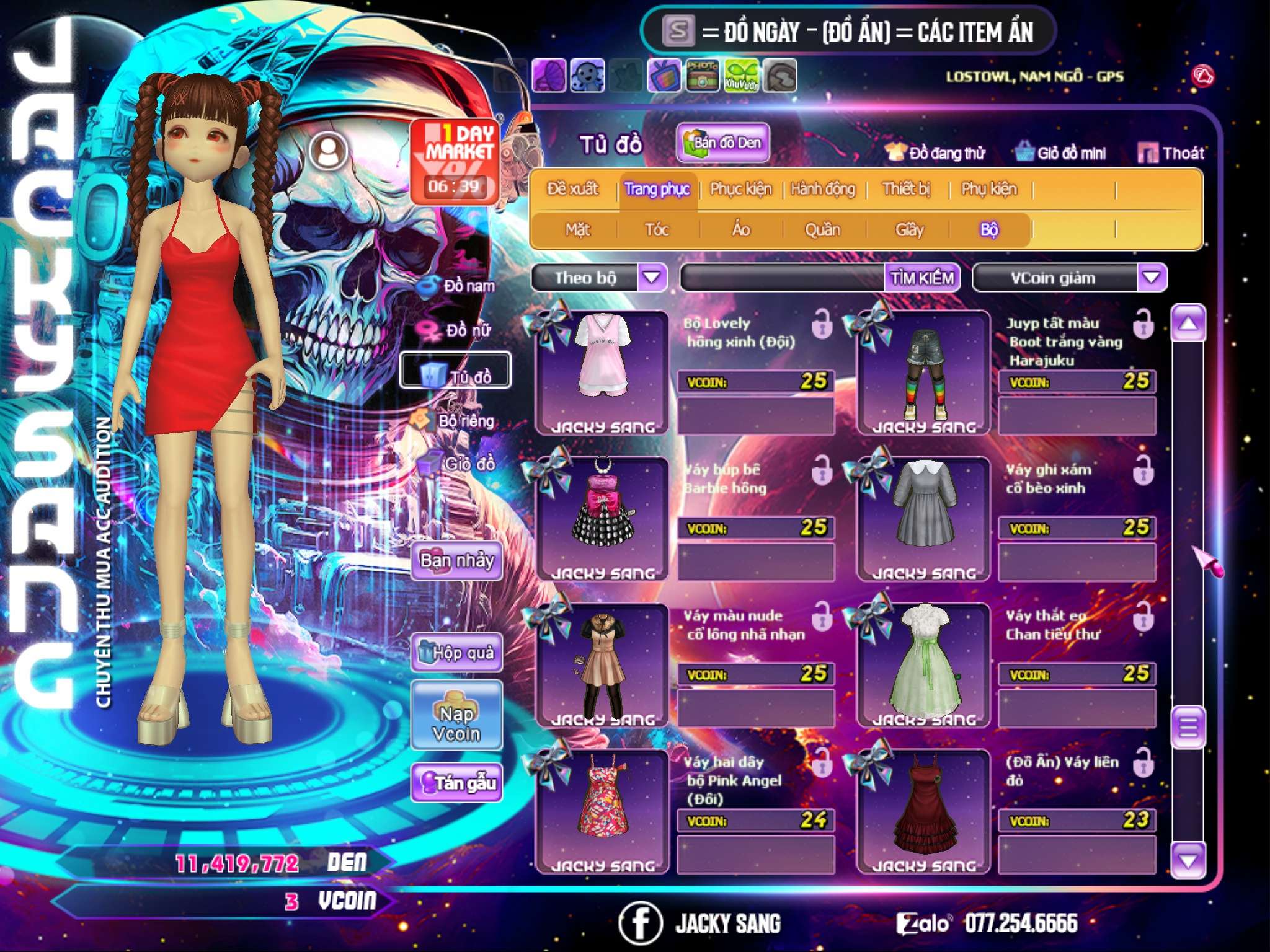Open the Bán đồ Den button
This screenshot has width=1270, height=952.
tap(722, 143)
